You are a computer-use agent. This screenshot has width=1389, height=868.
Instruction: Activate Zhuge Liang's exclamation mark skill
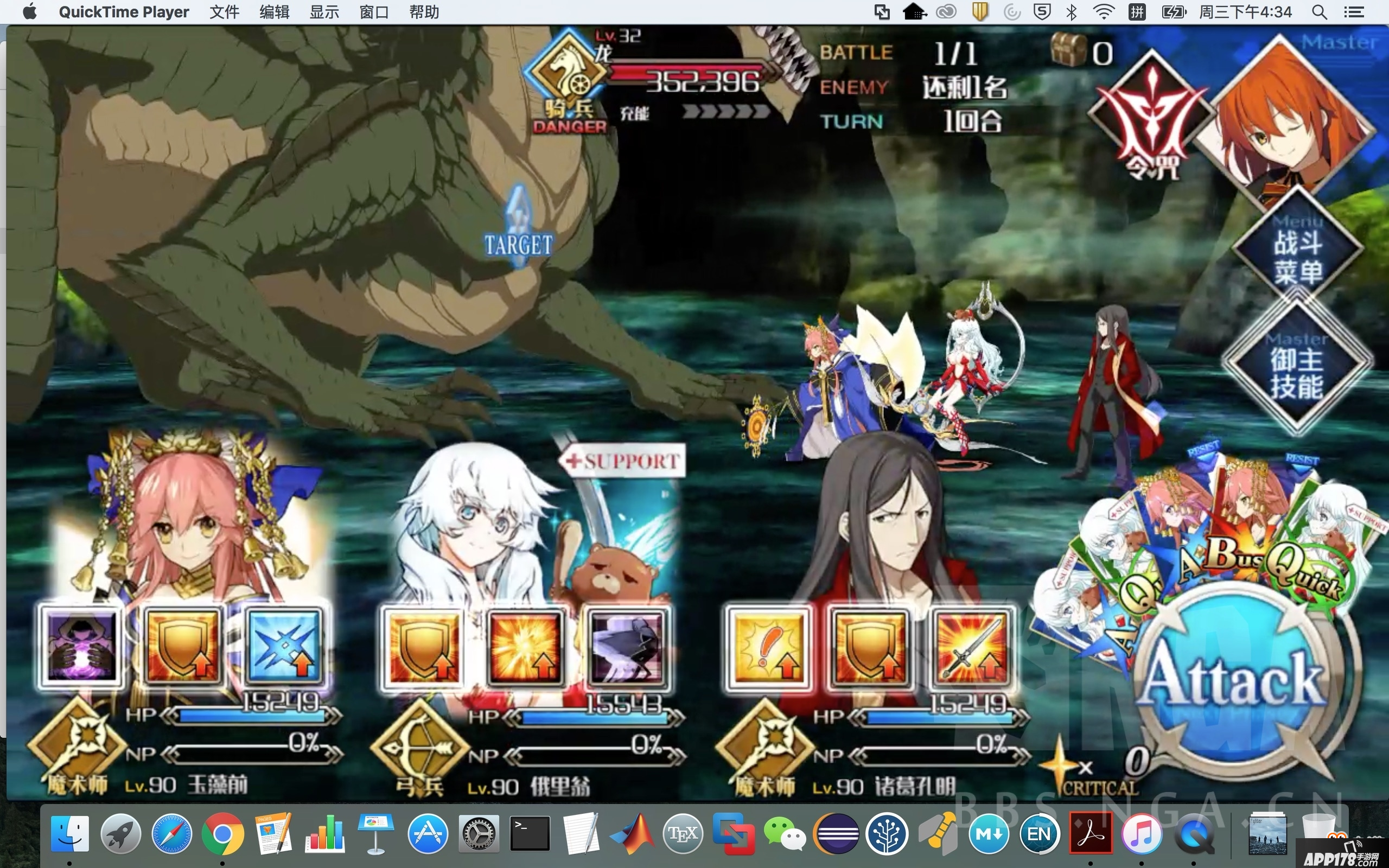pos(768,647)
